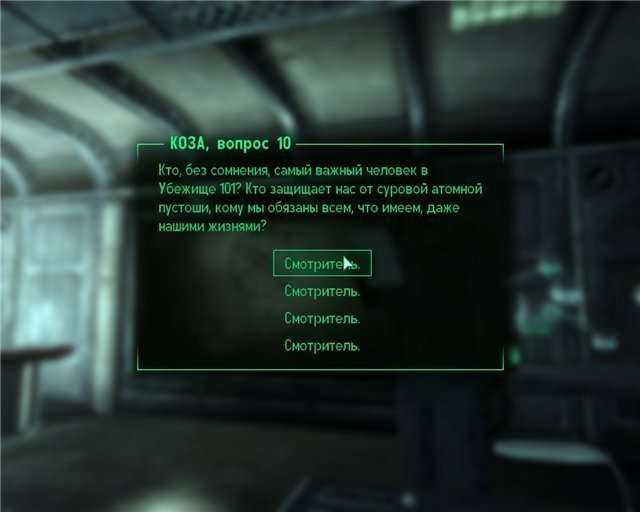Choose the highlighted boxed Смотритель answer

(321, 264)
